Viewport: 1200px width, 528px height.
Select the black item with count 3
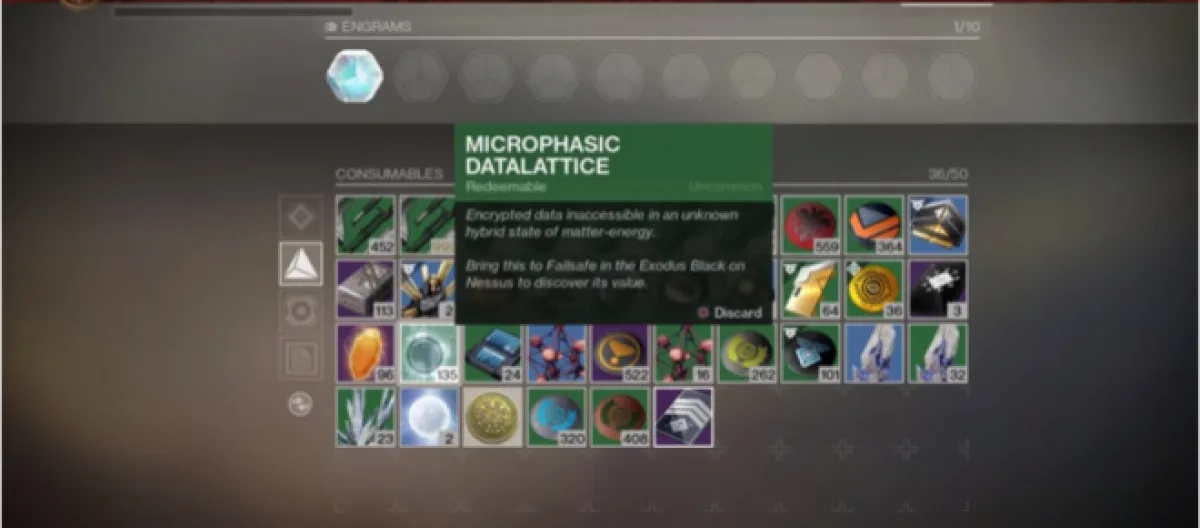tap(937, 289)
